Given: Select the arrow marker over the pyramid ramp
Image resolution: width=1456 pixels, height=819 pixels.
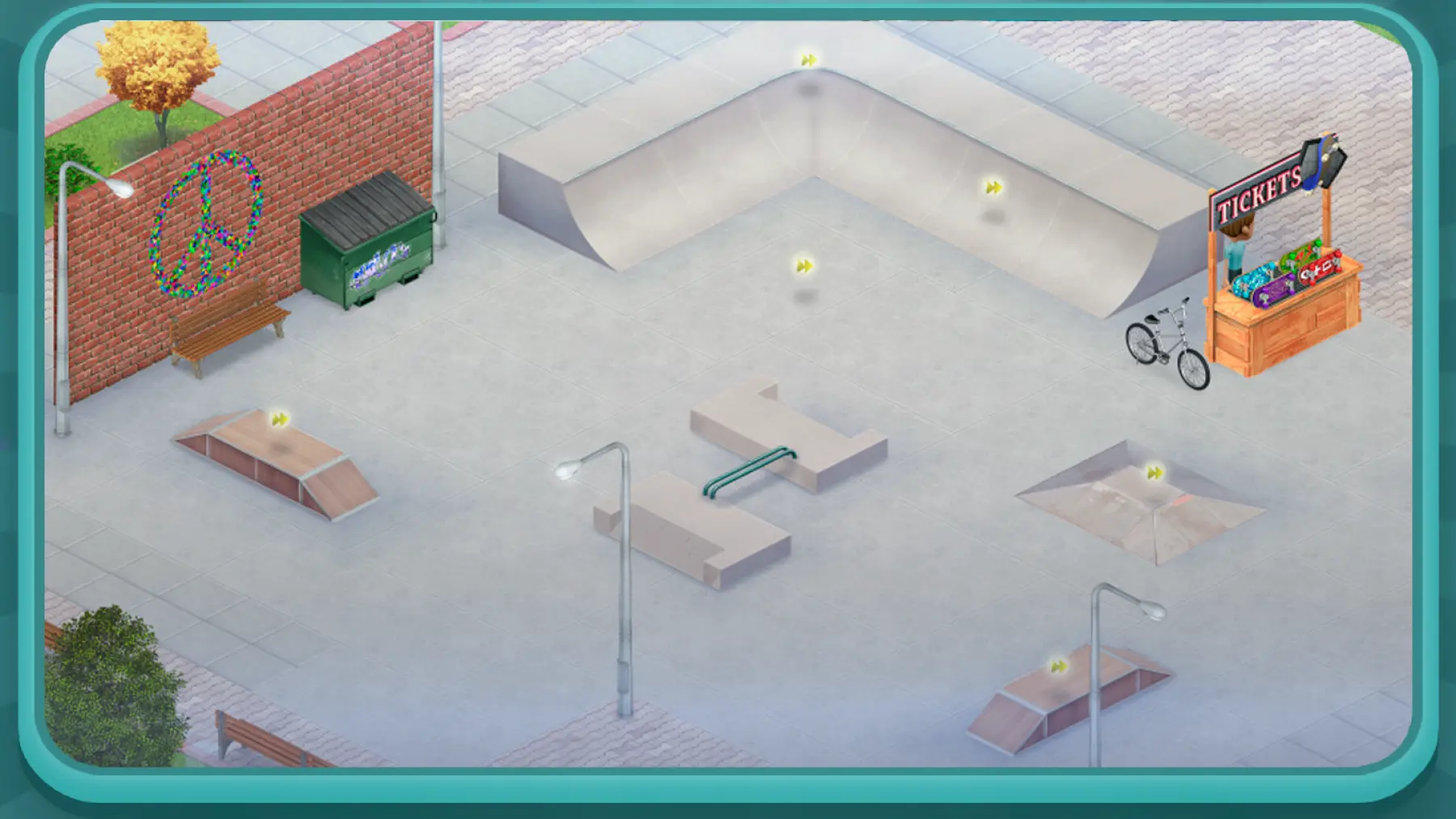Looking at the screenshot, I should tap(1155, 473).
